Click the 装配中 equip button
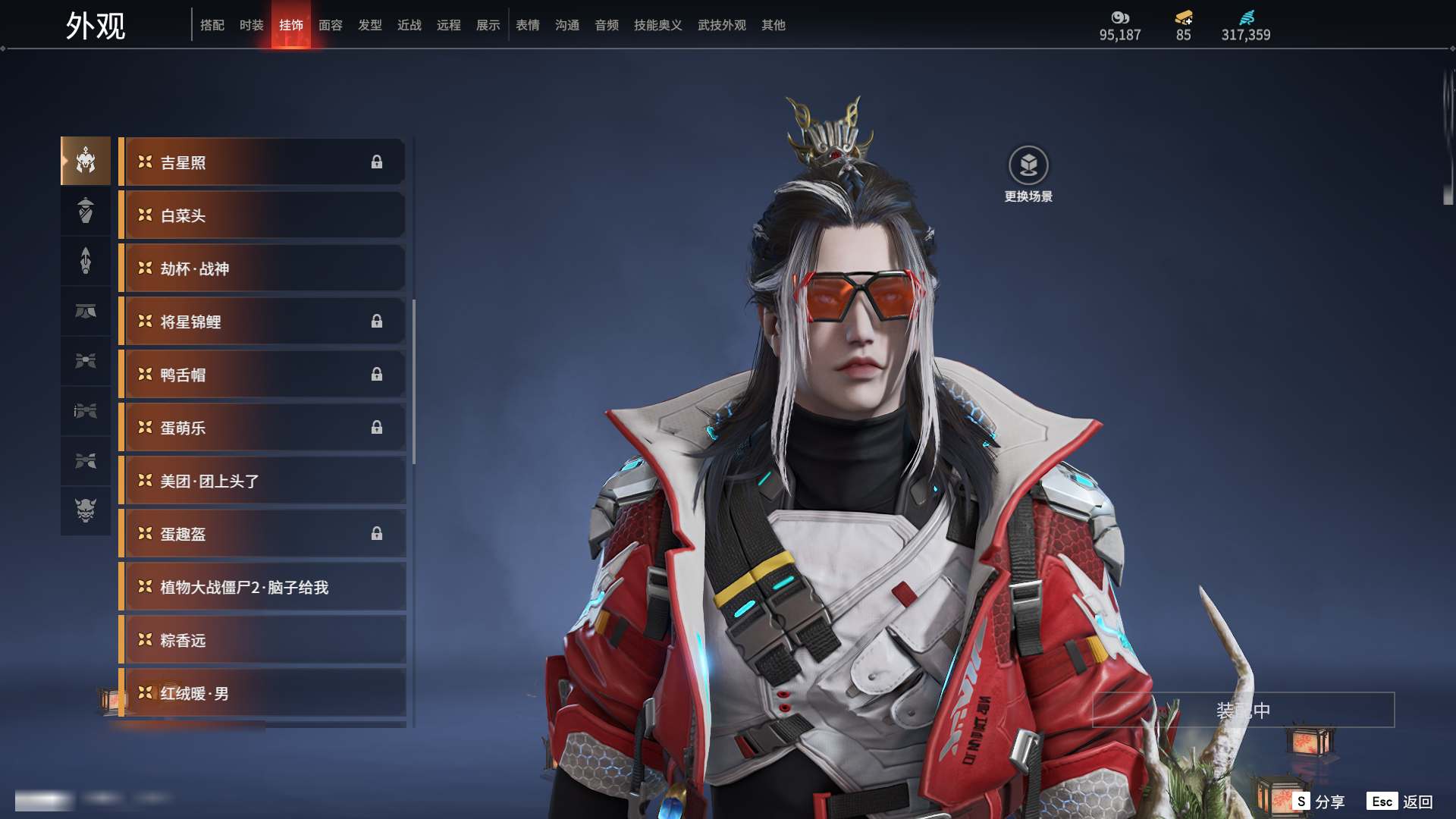This screenshot has height=819, width=1456. coord(1243,710)
